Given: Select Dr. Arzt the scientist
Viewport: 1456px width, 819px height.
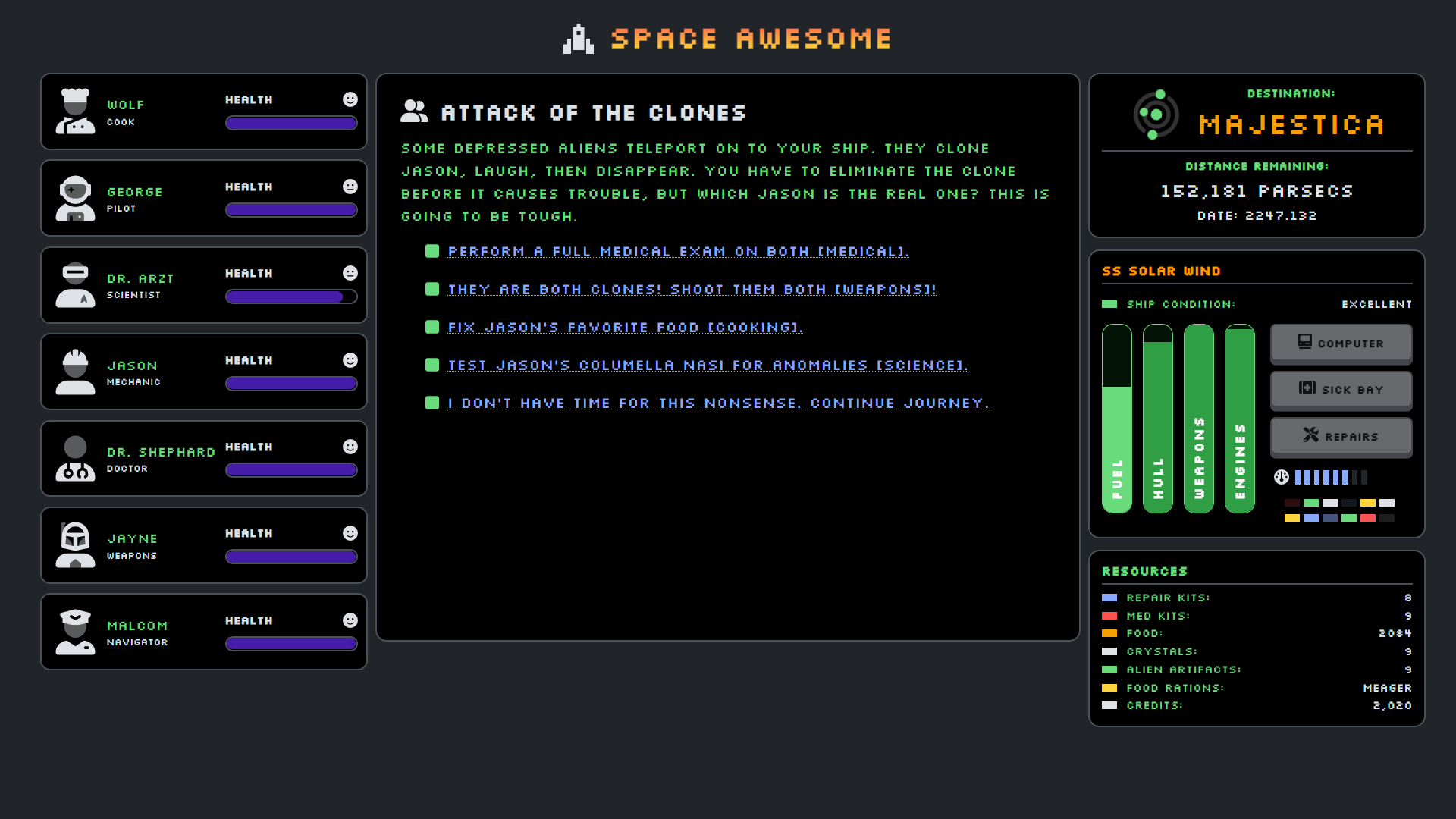Looking at the screenshot, I should coord(203,285).
